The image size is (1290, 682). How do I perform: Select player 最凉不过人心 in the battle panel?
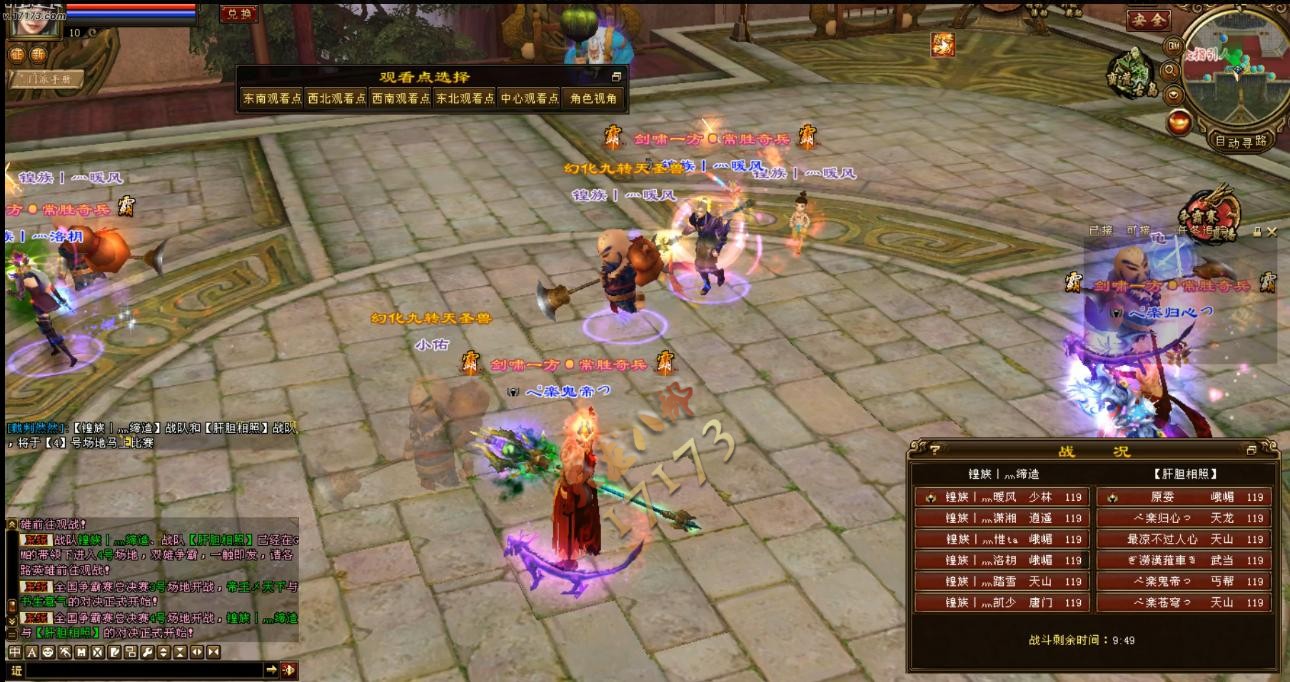[1184, 539]
